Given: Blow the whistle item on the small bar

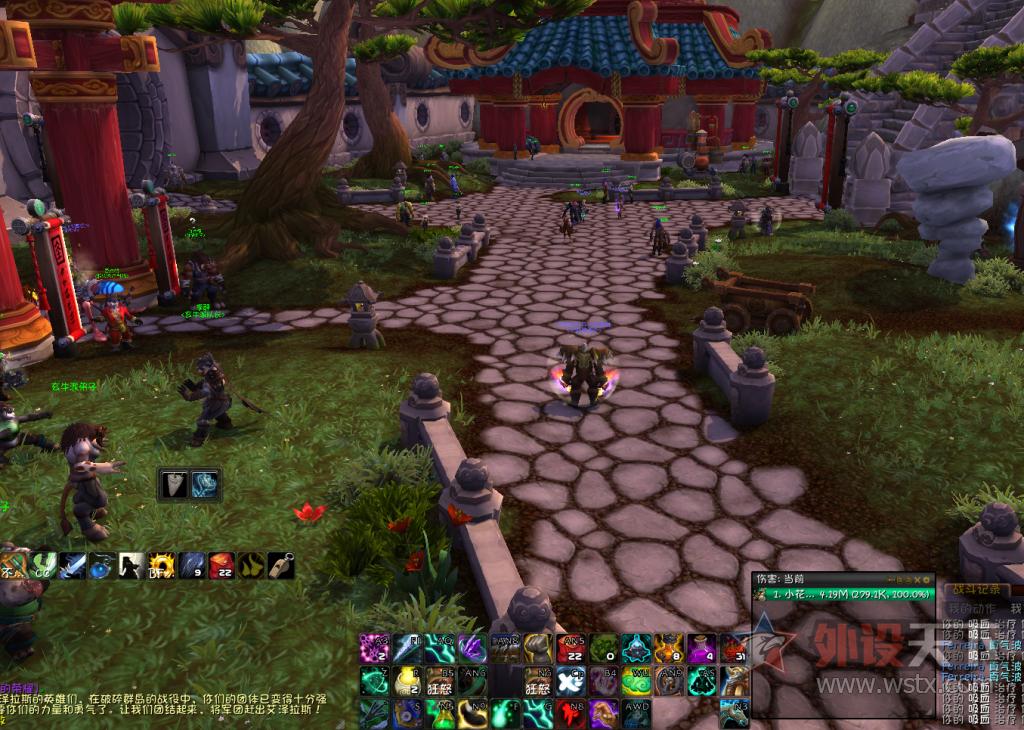Looking at the screenshot, I should click(281, 565).
